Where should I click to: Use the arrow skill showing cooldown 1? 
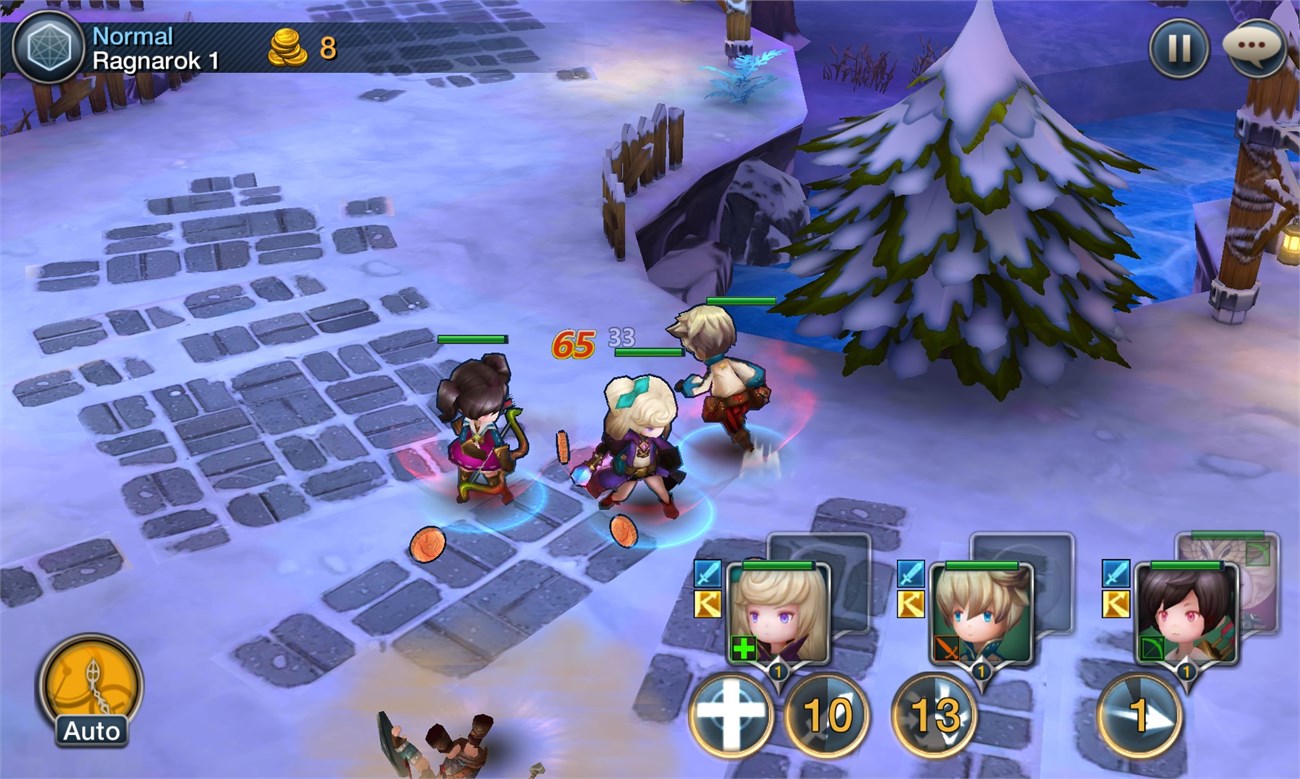(1139, 716)
